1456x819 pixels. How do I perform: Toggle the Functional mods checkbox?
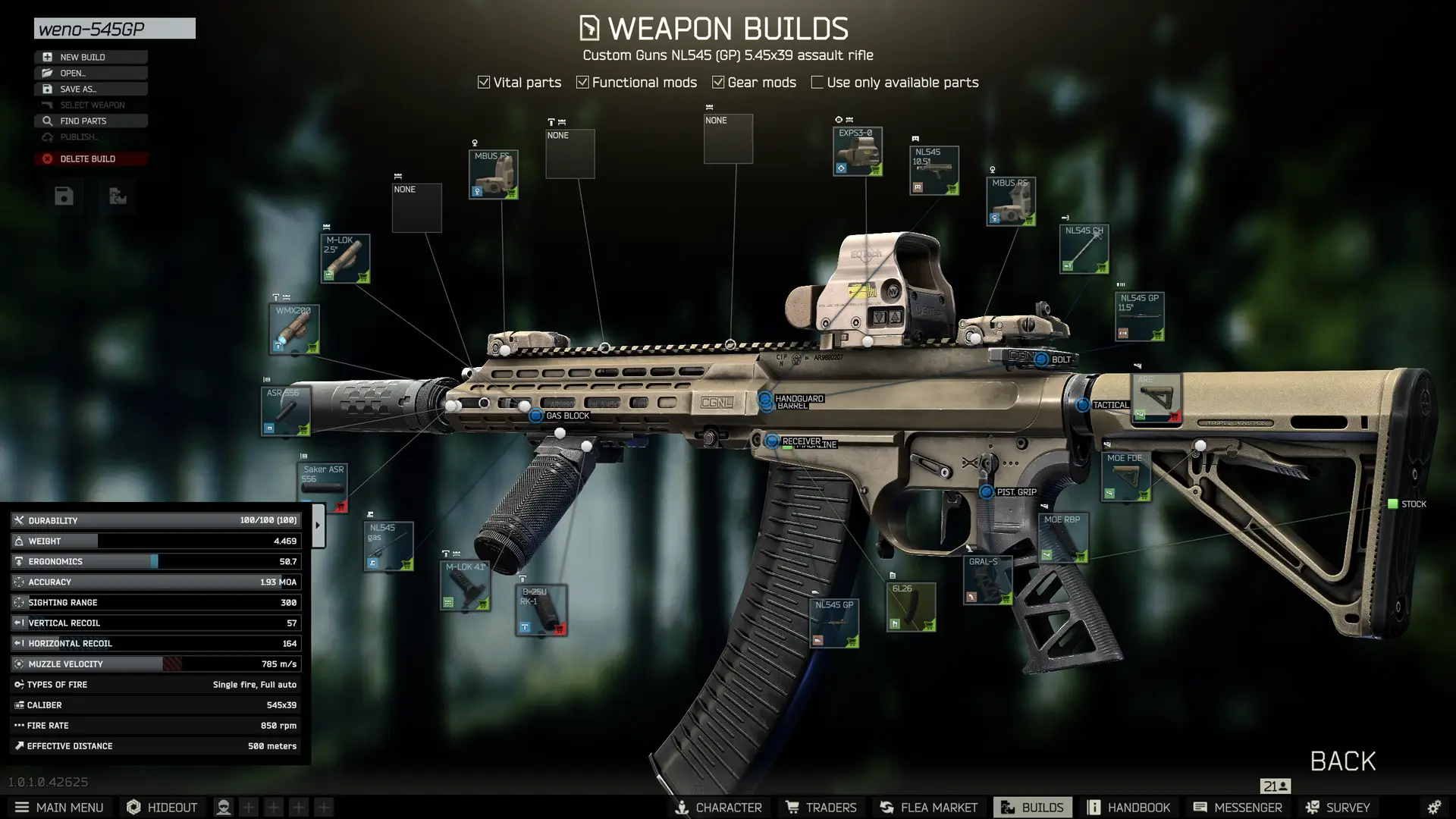tap(582, 82)
